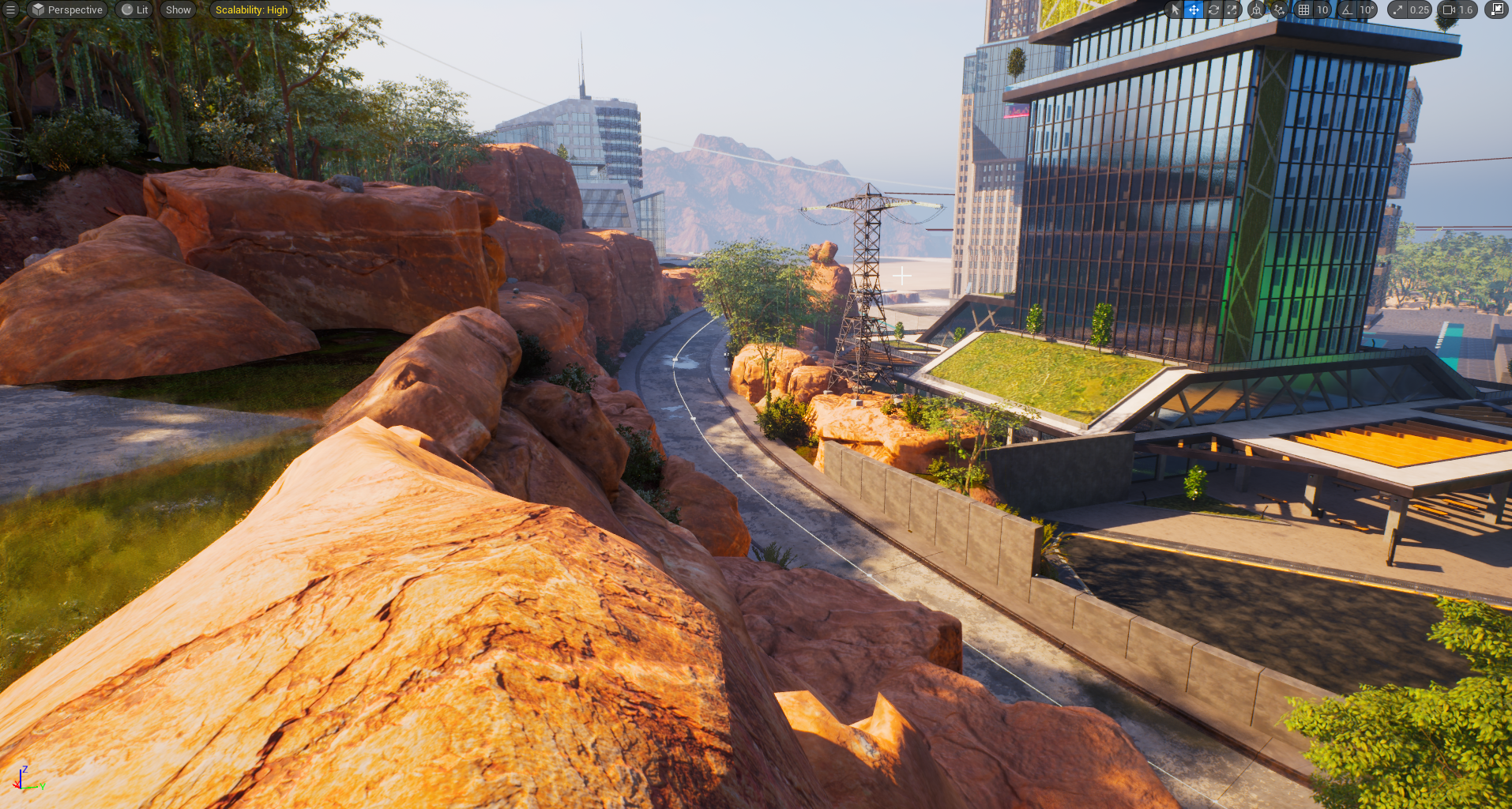Viewport: 1512px width, 809px height.
Task: Click the maximize/restore viewport button
Action: click(1496, 9)
